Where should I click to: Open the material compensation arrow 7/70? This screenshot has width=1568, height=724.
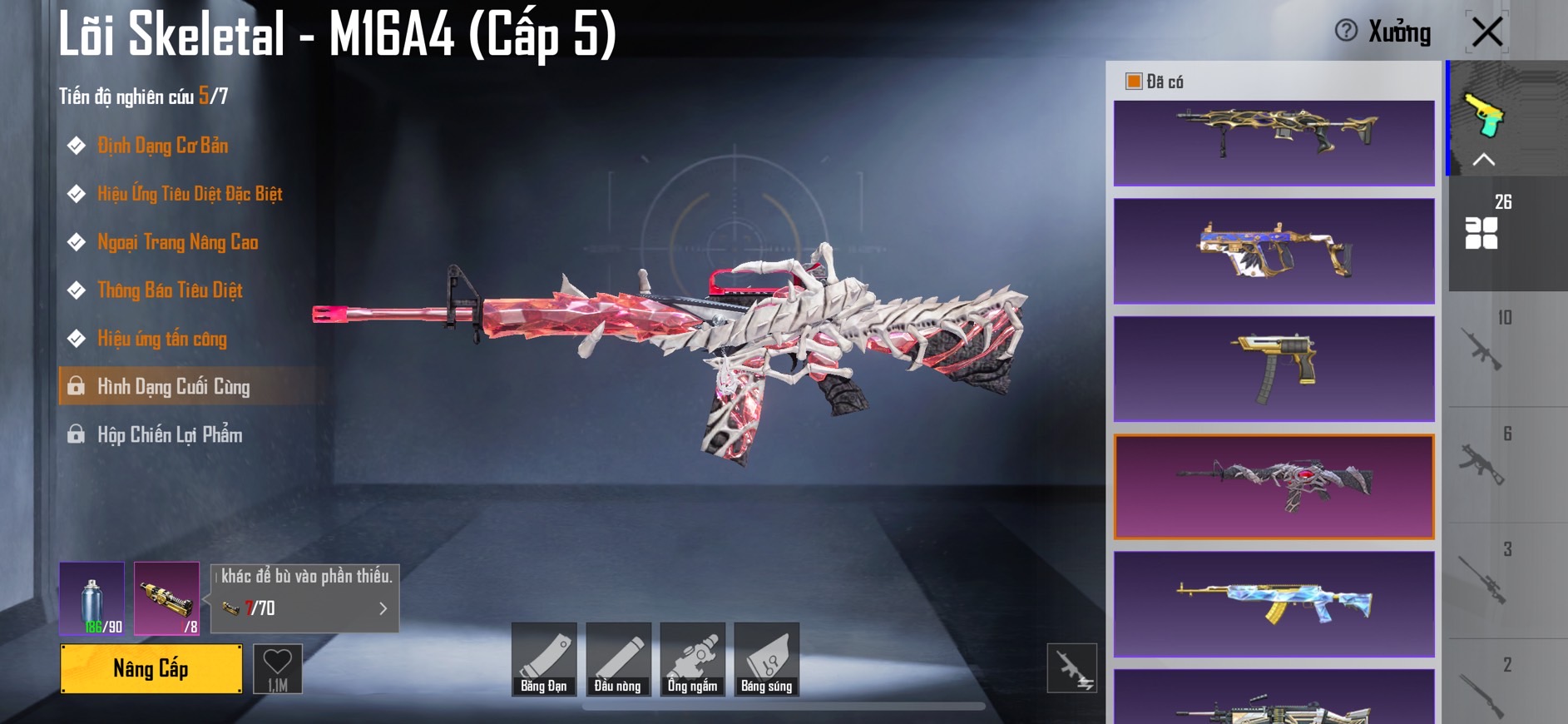click(383, 608)
